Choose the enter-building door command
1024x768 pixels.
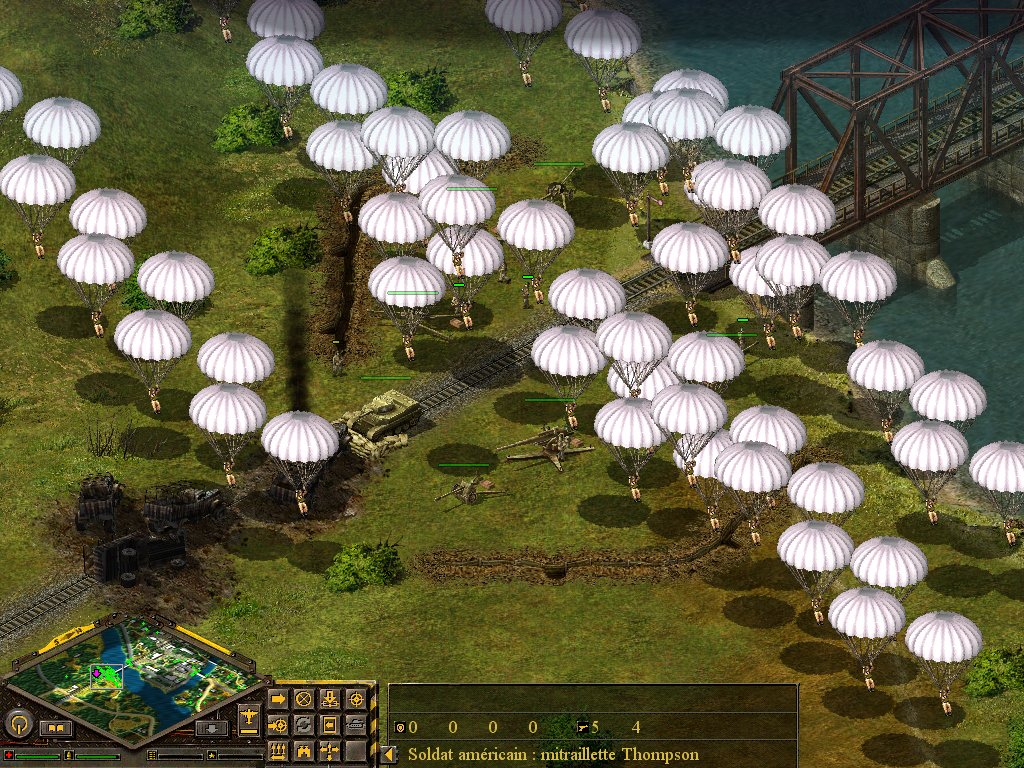tap(330, 724)
